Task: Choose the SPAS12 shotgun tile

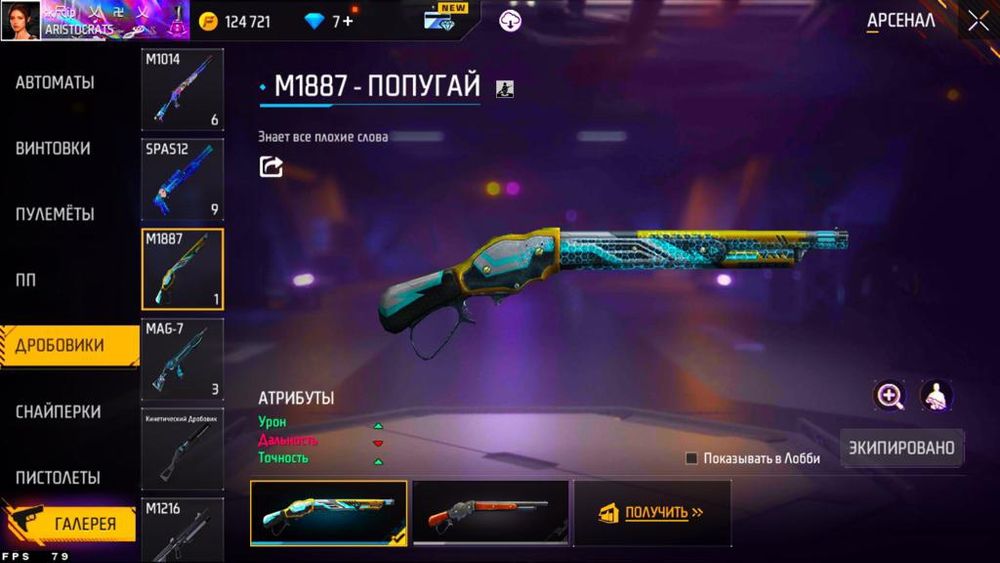Action: coord(182,179)
